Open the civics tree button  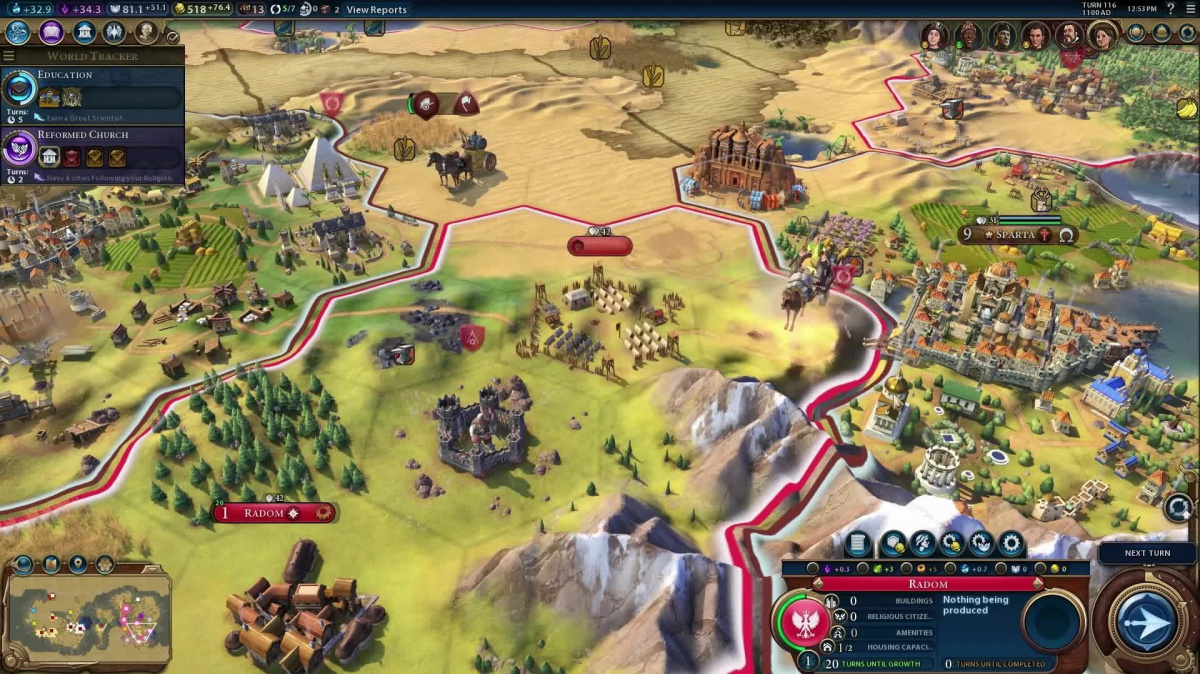51,32
